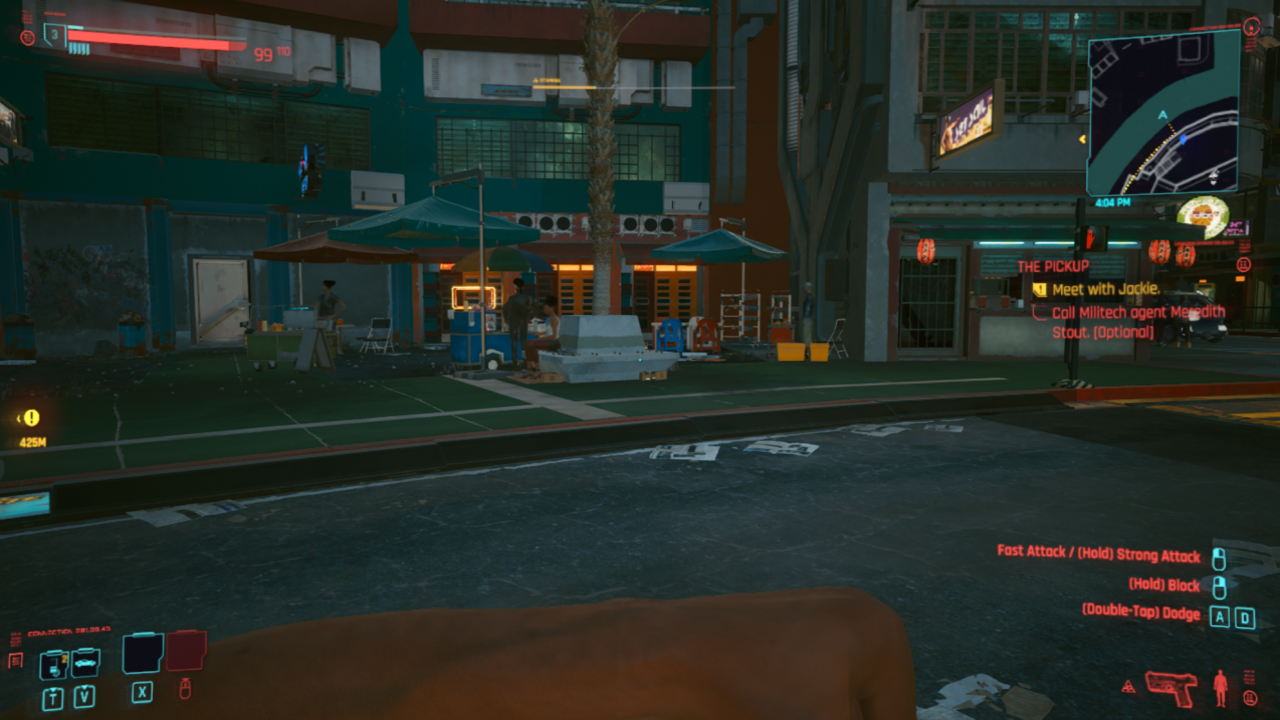Screen dimensions: 1280x720
Task: Click the red relic icon left of health bar
Action: click(x=28, y=36)
